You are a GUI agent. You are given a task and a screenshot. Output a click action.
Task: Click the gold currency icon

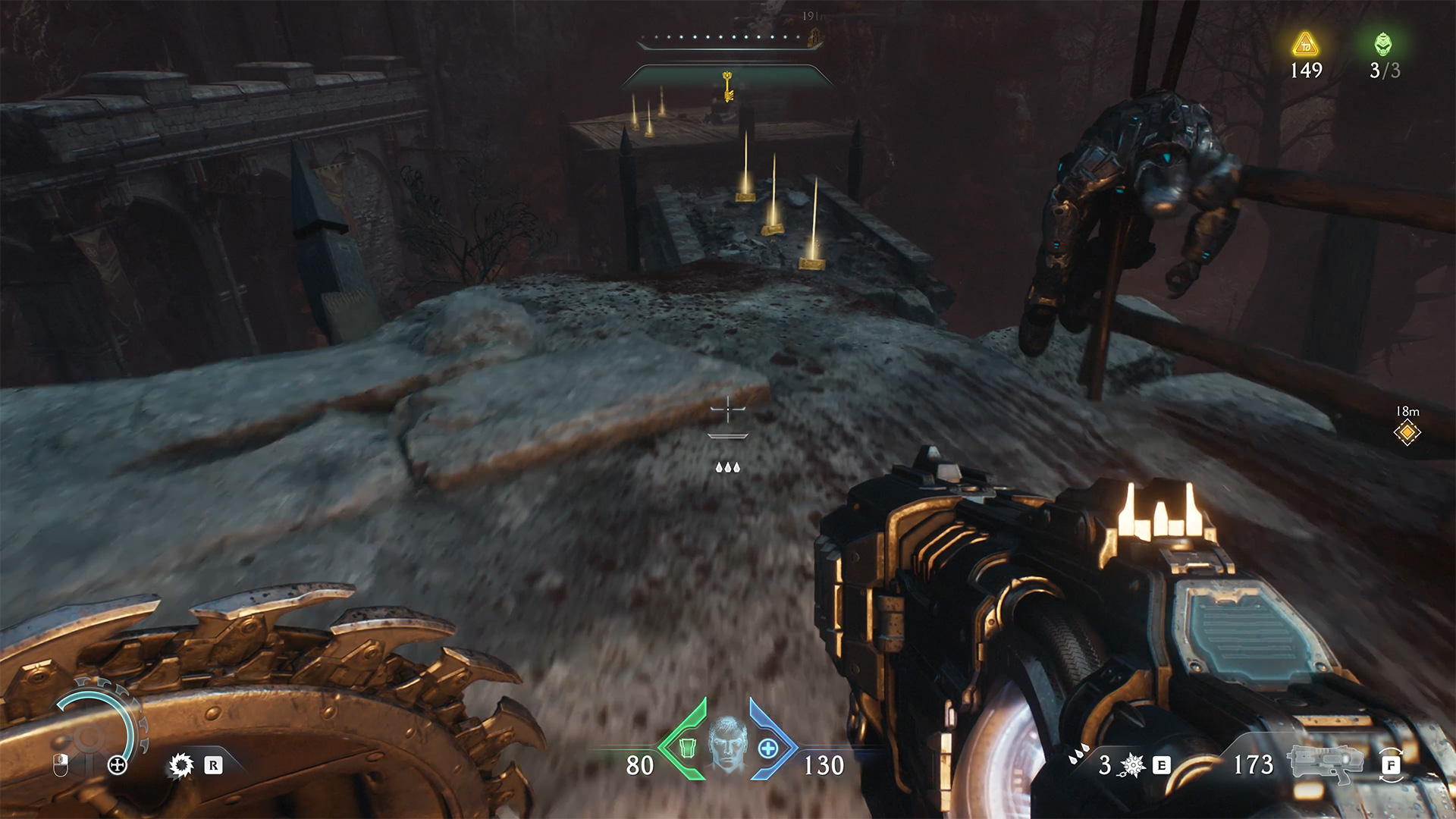click(1305, 44)
